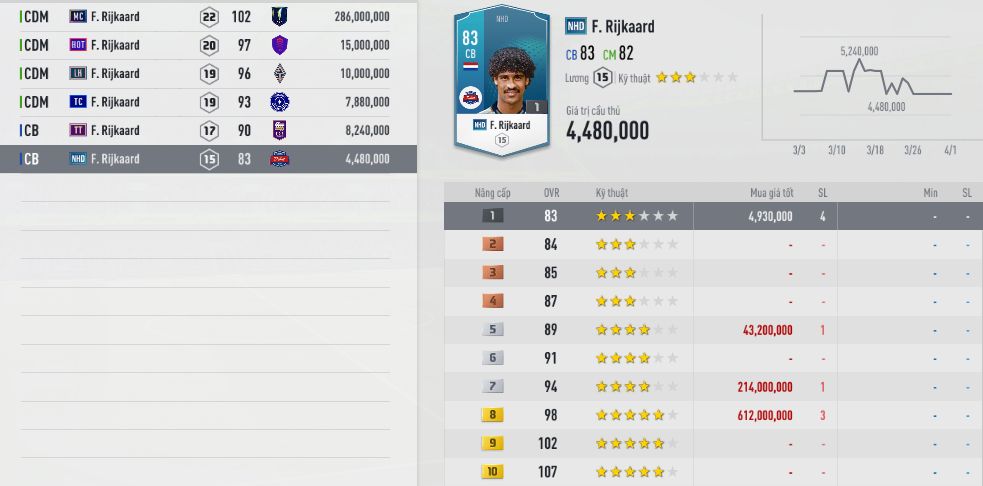Screen dimensions: 983x486
Task: Pick the 93 OVR Rijkaard CDM row
Action: click(205, 102)
